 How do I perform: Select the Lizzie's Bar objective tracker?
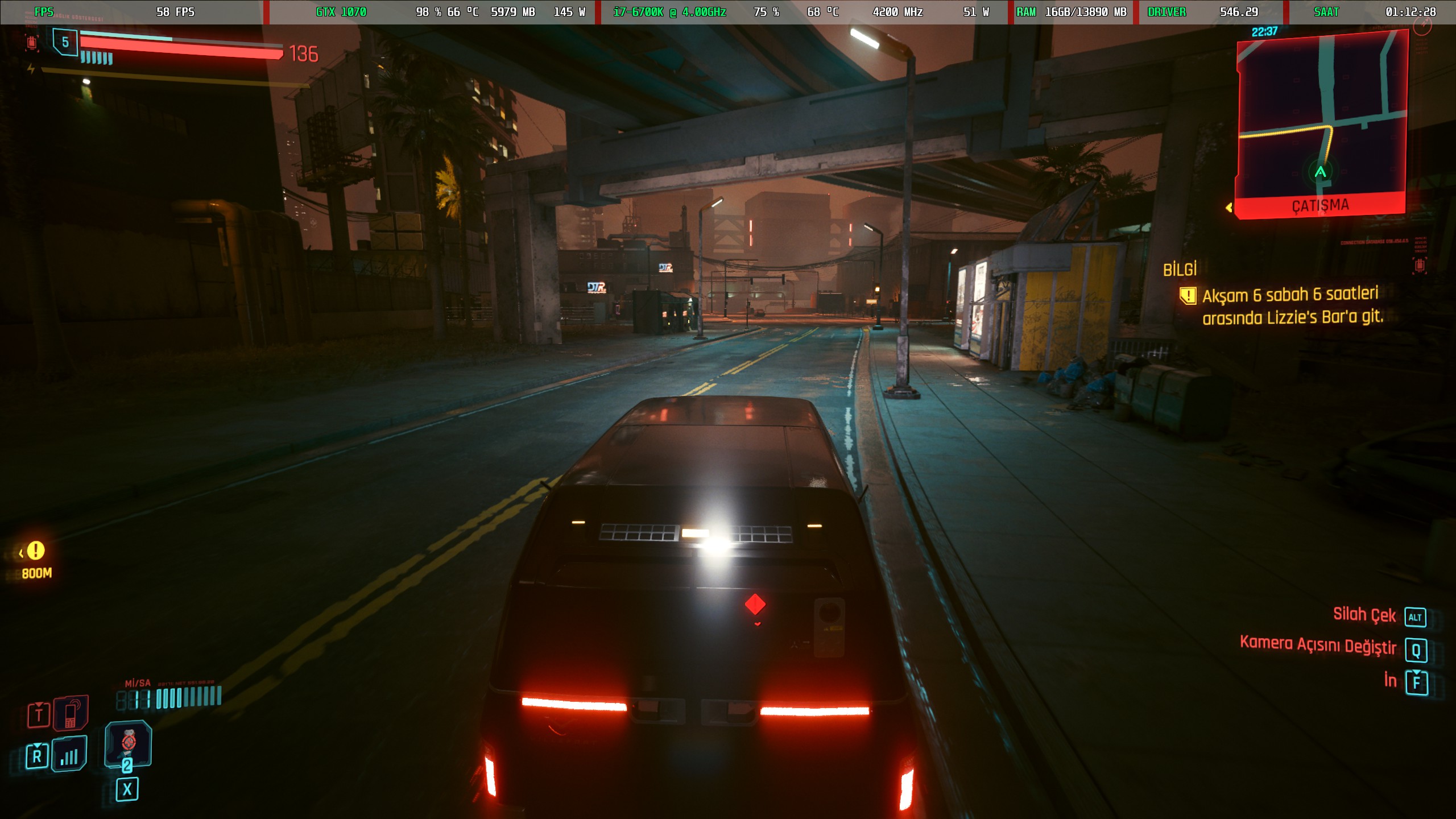click(1291, 306)
